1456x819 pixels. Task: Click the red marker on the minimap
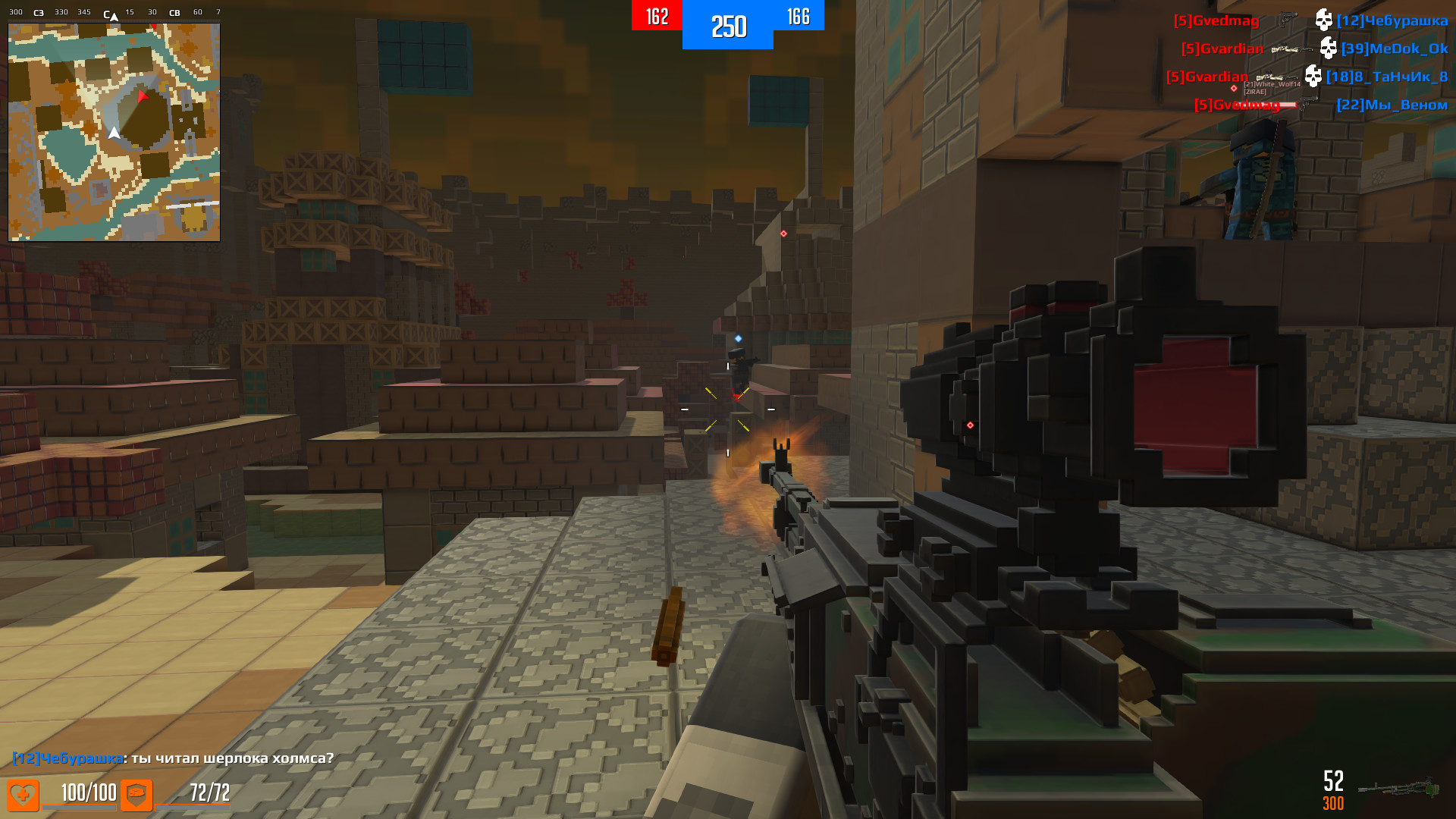[143, 96]
